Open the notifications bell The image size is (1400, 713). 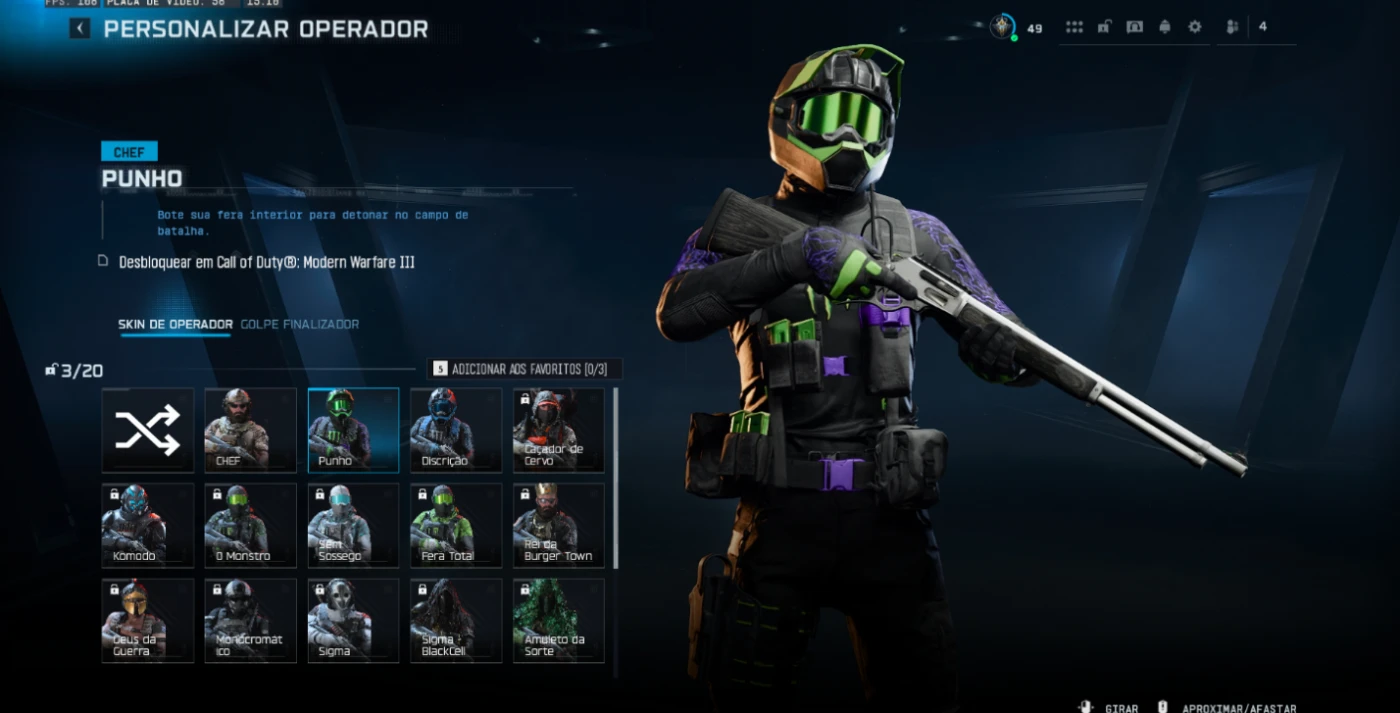pyautogui.click(x=1165, y=27)
